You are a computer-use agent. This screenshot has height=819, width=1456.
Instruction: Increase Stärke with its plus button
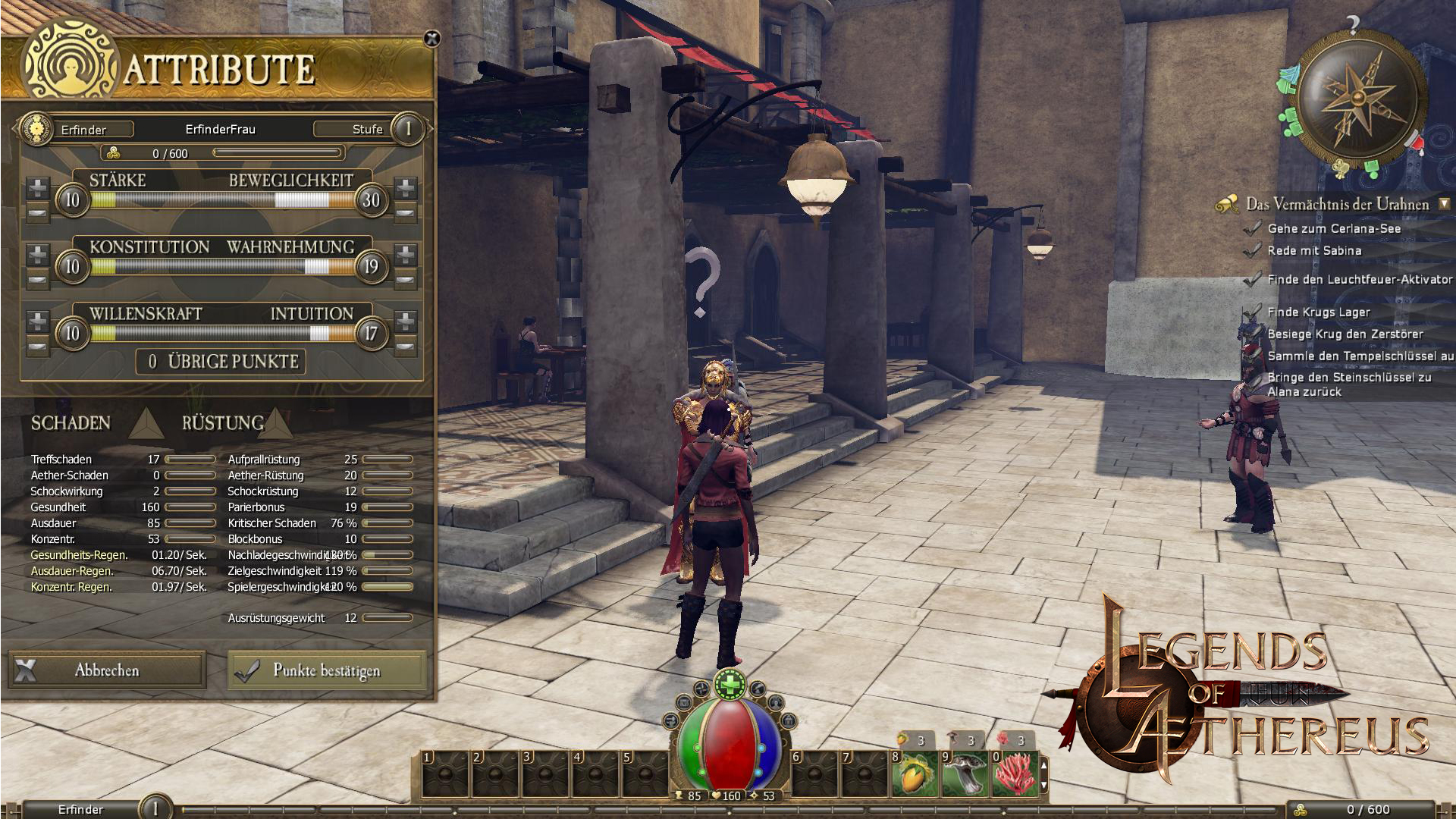[37, 187]
